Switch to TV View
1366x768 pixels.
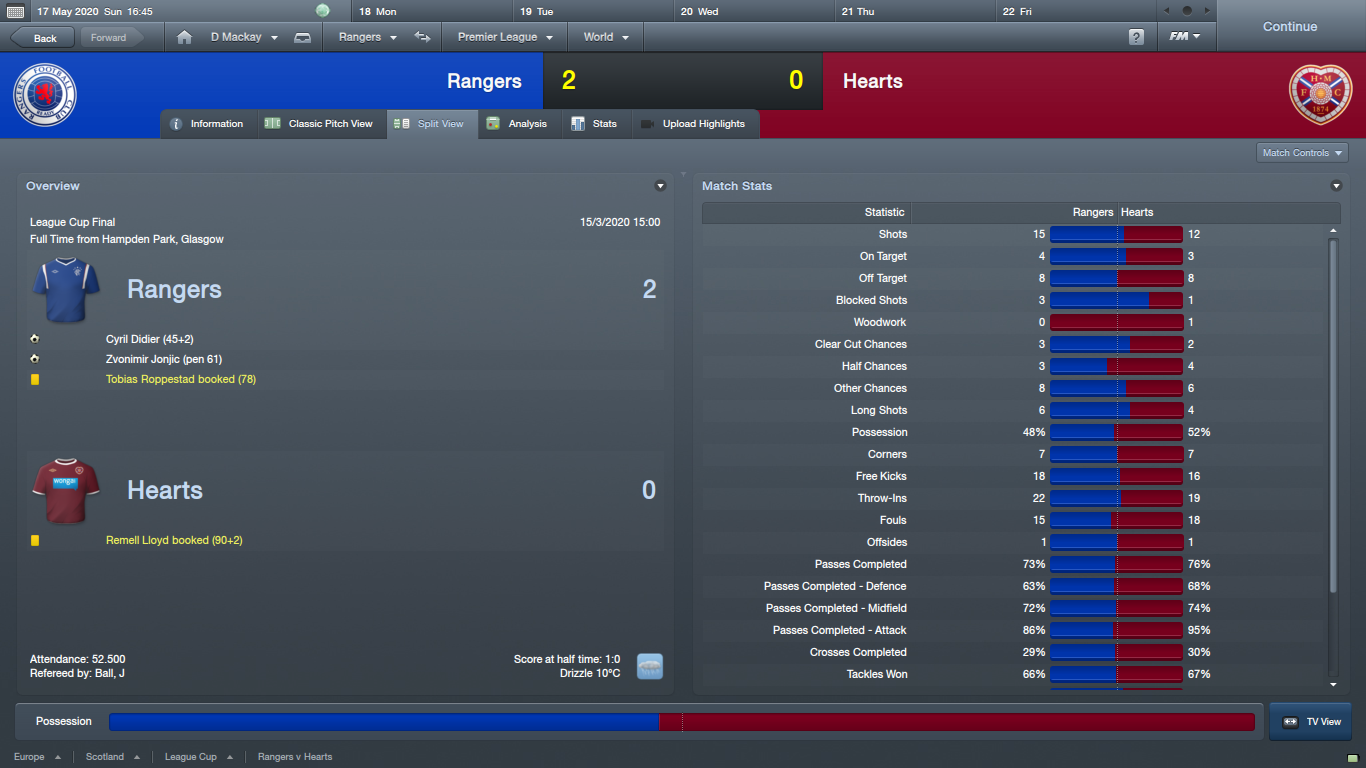[x=1310, y=721]
